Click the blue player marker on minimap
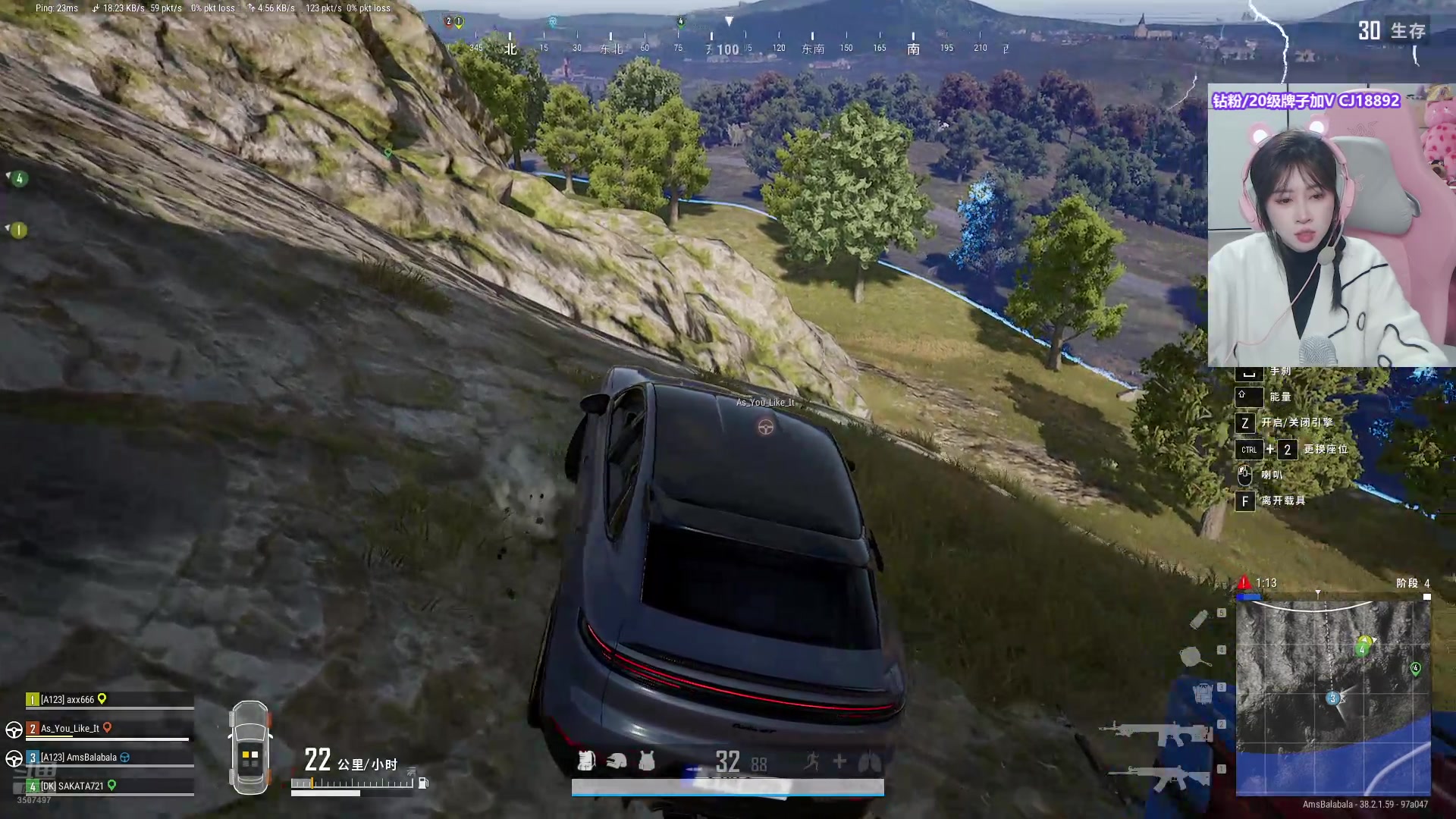This screenshot has height=819, width=1456. tap(1332, 698)
